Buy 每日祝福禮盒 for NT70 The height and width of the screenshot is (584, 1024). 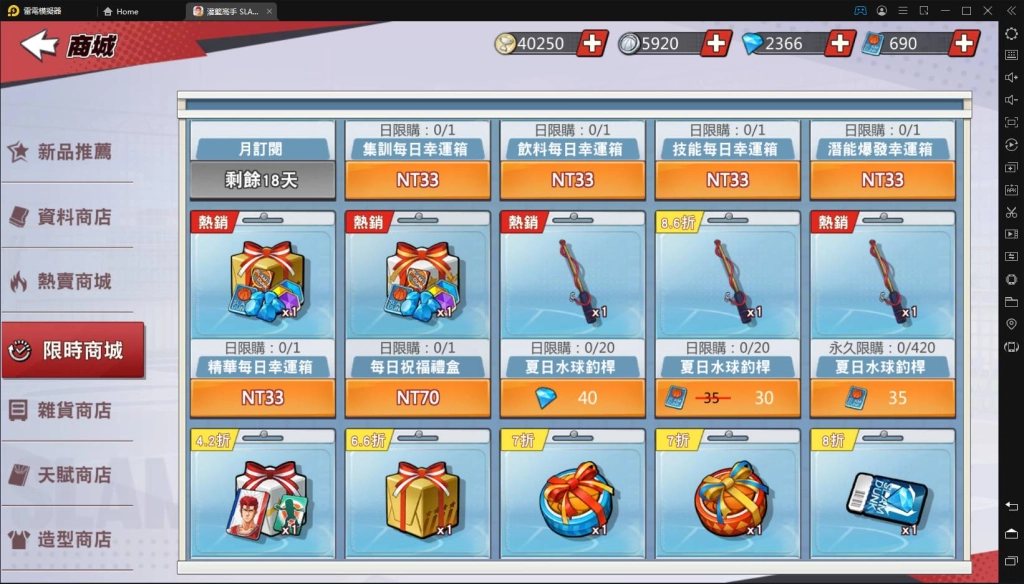[x=417, y=397]
